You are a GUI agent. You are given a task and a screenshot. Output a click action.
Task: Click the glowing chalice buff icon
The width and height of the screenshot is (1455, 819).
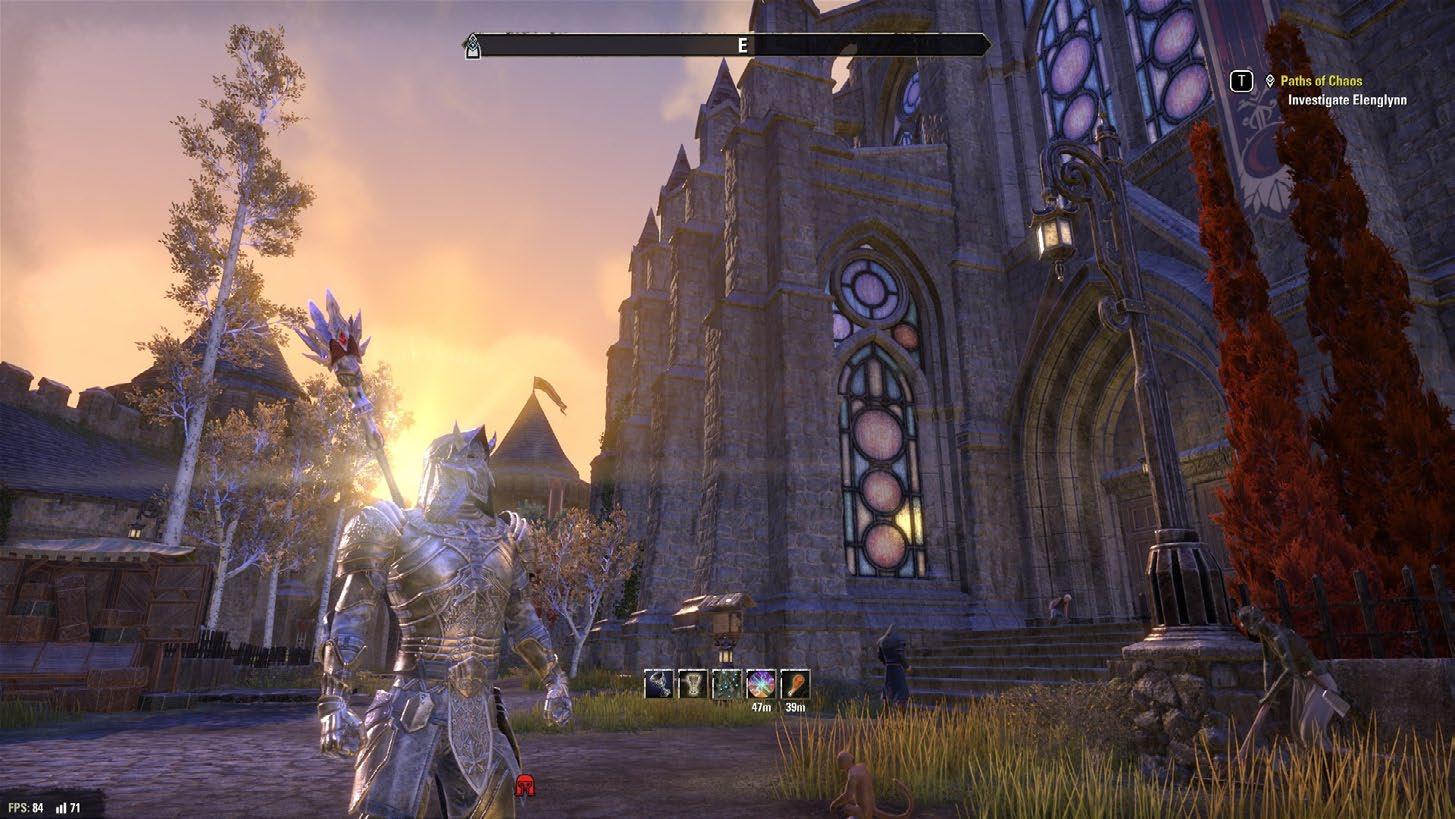[693, 684]
